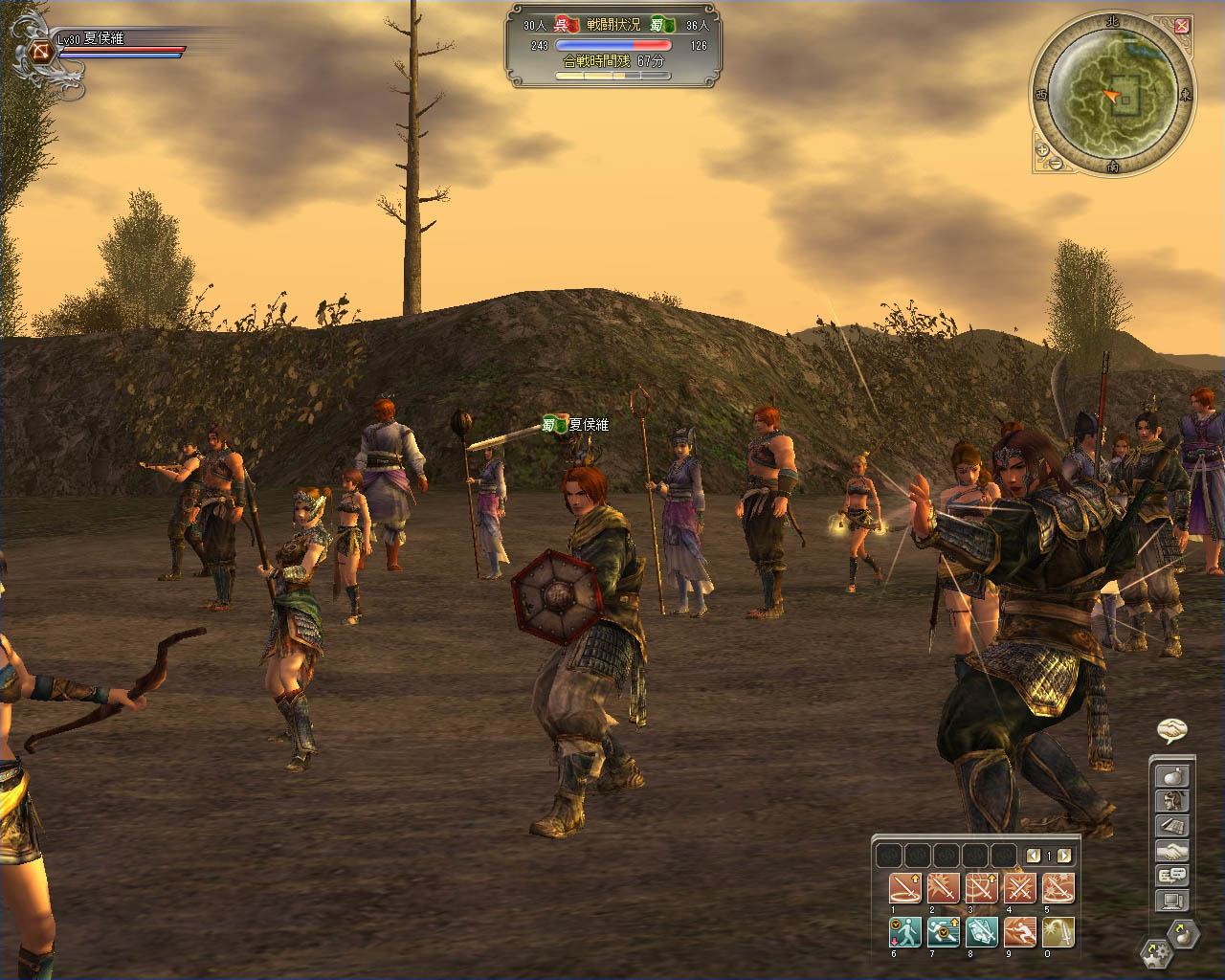The width and height of the screenshot is (1225, 980).
Task: Go to the previous hotbar page
Action: [x=1033, y=856]
